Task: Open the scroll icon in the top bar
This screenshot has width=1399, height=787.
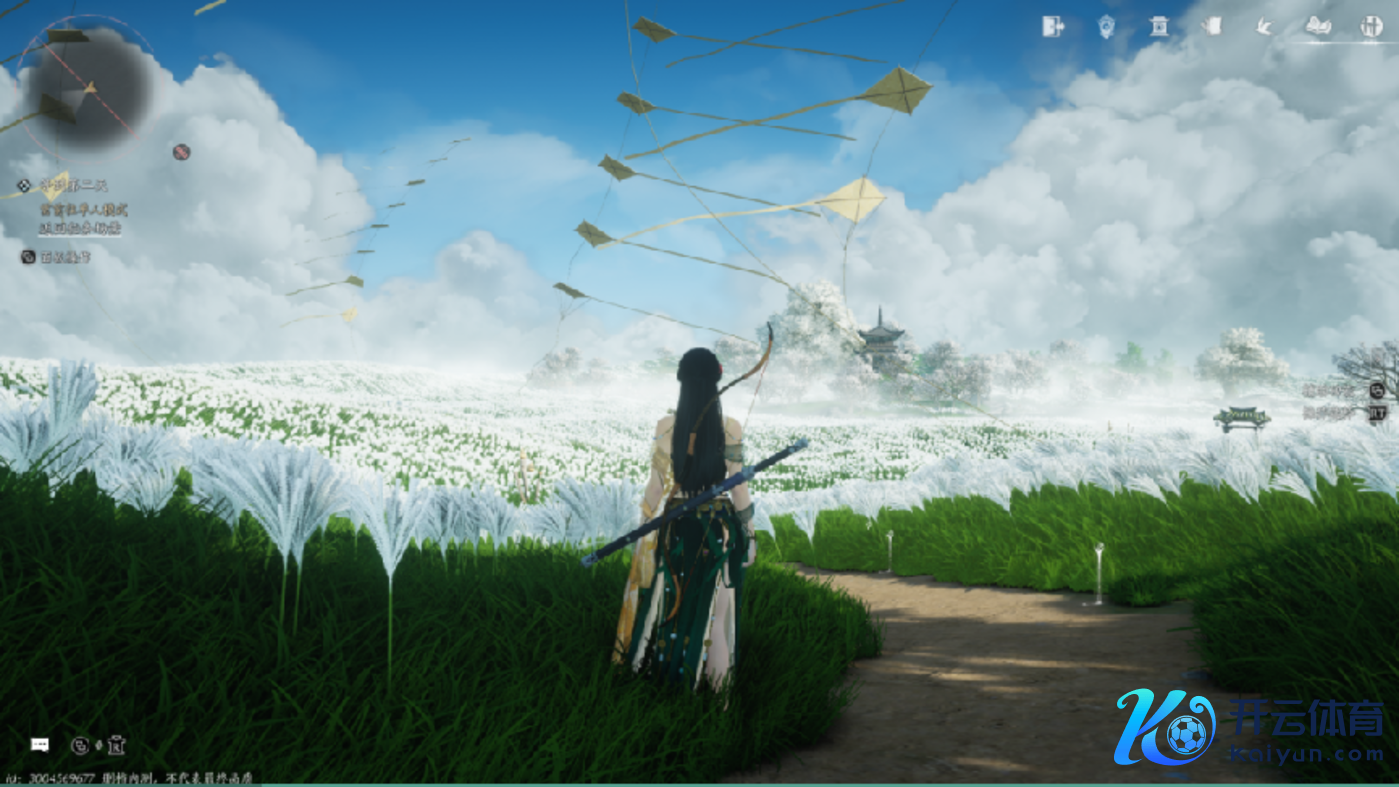Action: tap(1212, 26)
